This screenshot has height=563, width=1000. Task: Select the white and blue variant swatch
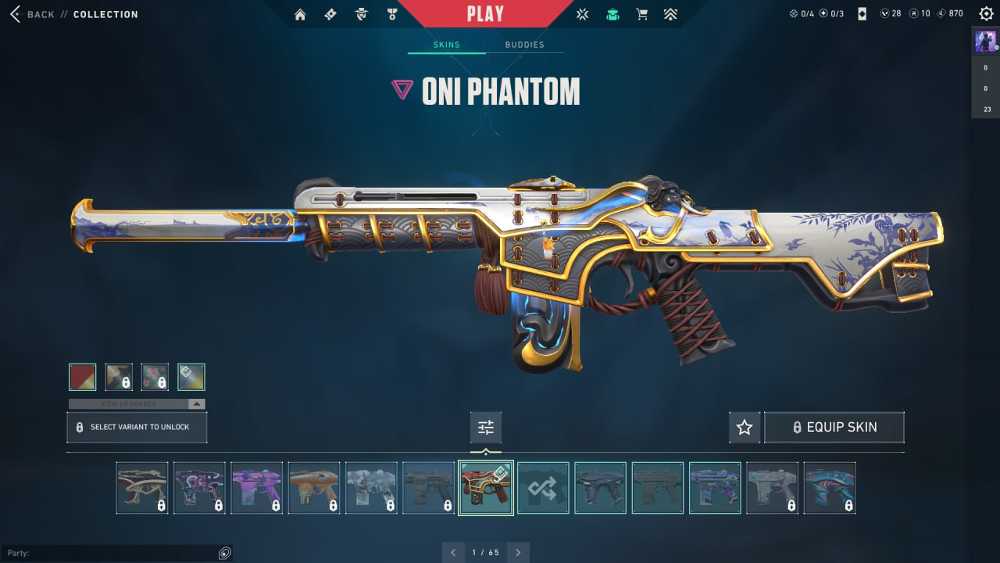tap(191, 376)
